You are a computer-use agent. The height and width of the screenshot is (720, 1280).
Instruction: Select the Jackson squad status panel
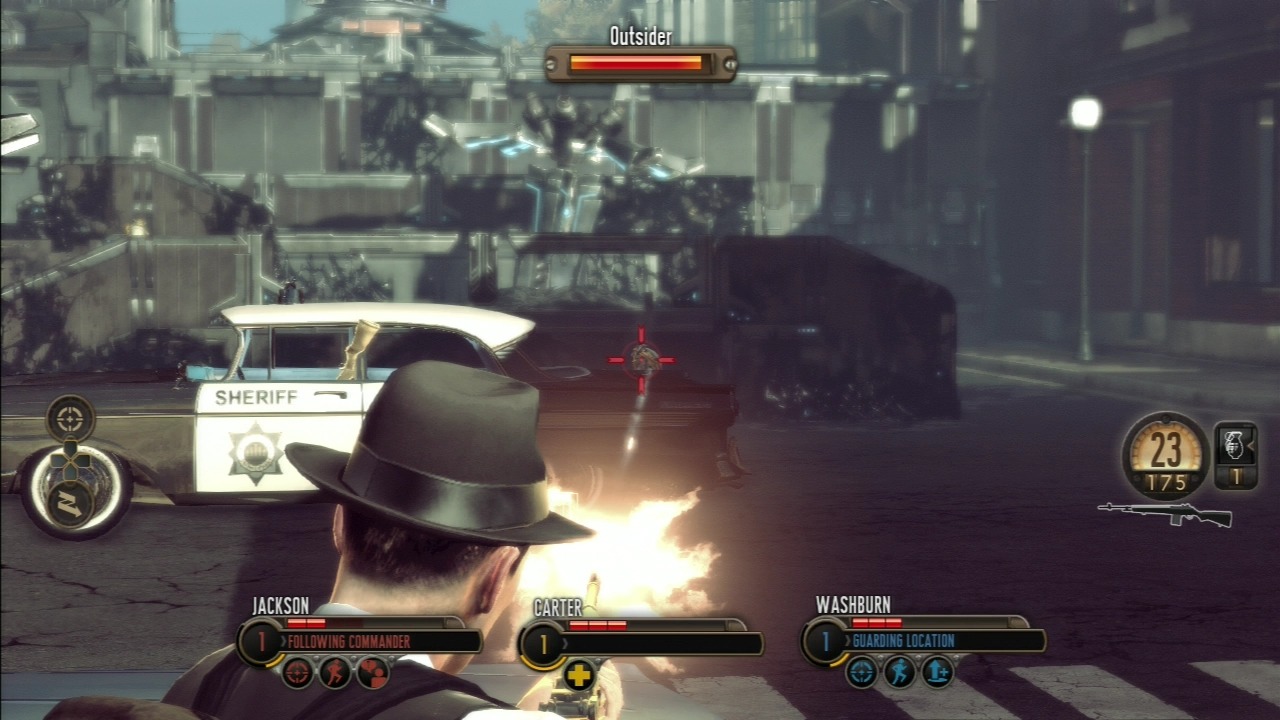(360, 640)
